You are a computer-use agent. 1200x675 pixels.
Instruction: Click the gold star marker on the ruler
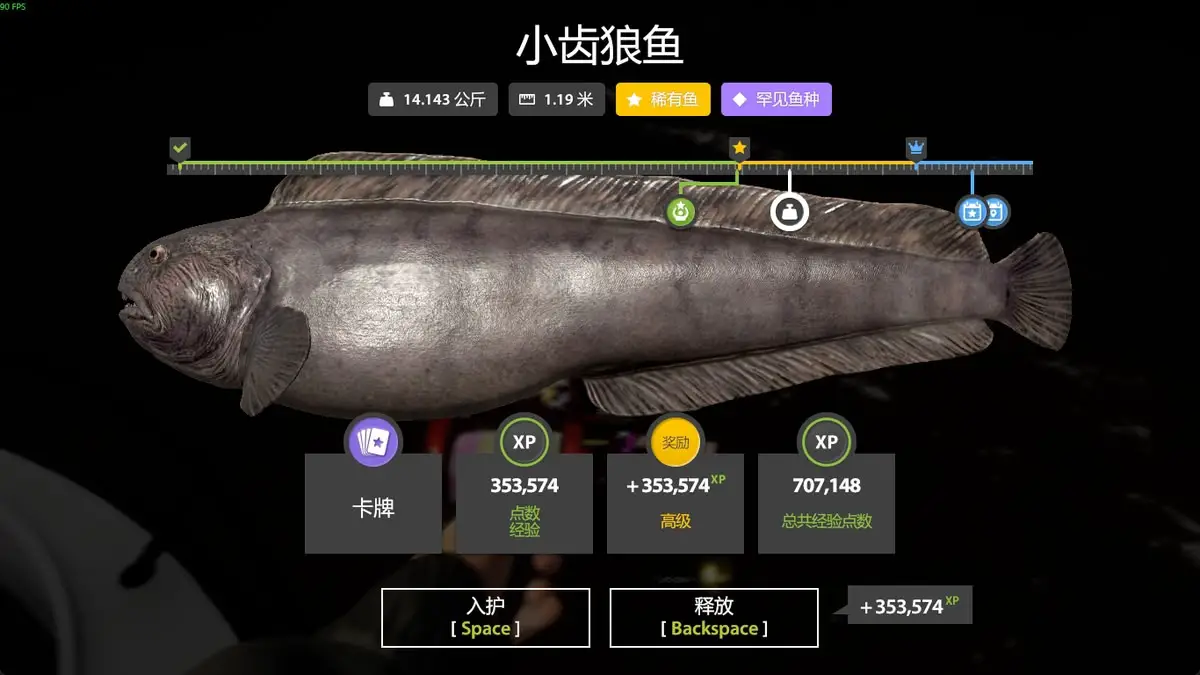coord(739,149)
